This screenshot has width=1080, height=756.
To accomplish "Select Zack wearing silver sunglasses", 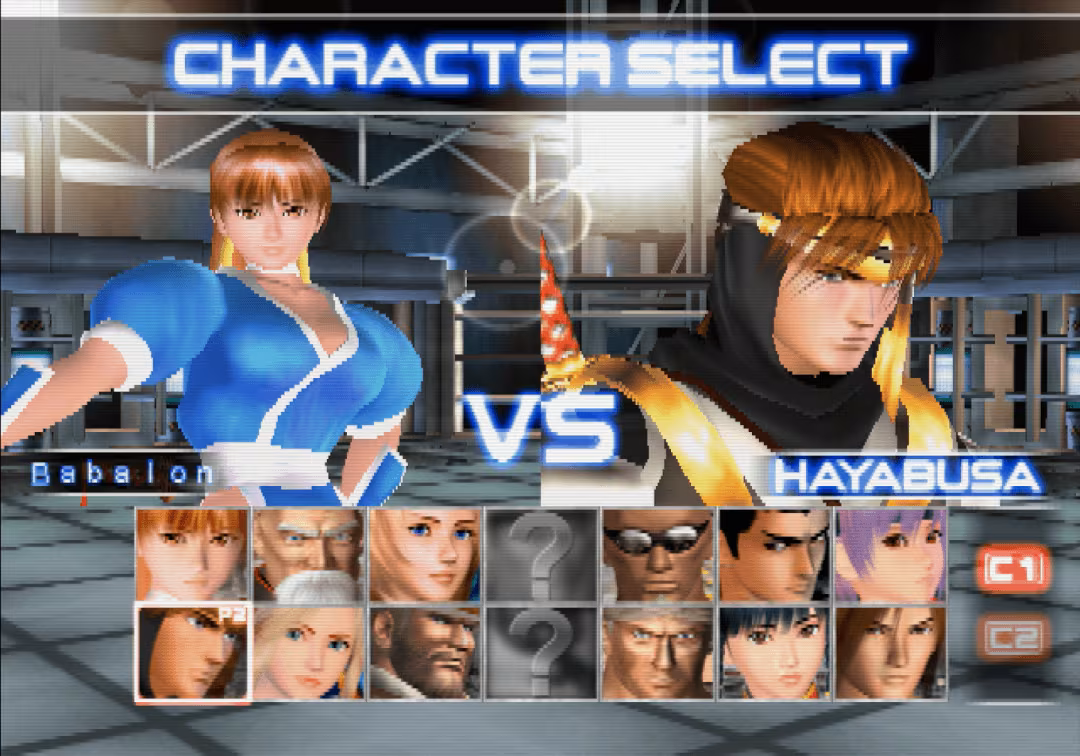I will [x=658, y=554].
